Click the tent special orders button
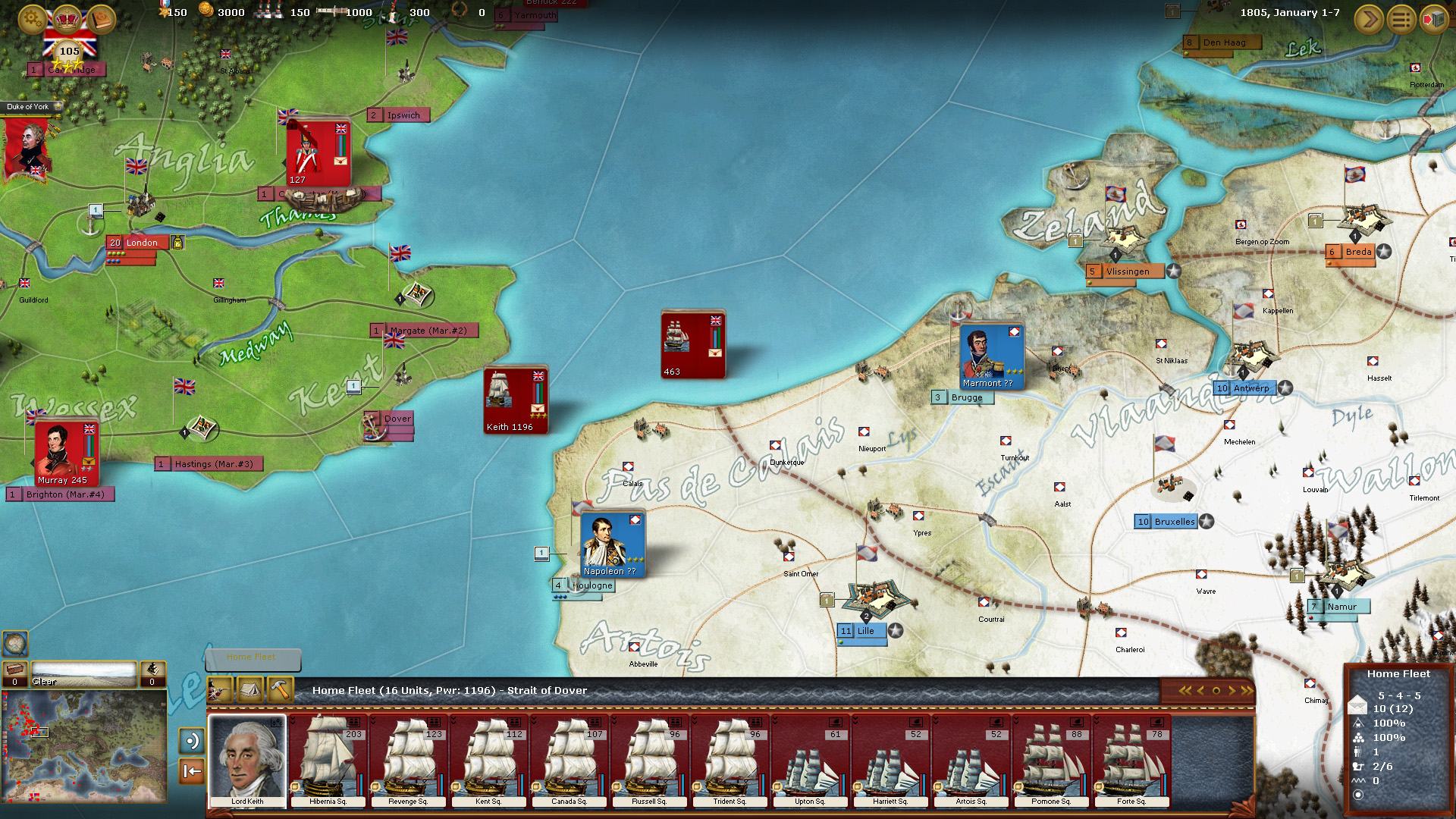This screenshot has width=1456, height=819. click(x=251, y=690)
